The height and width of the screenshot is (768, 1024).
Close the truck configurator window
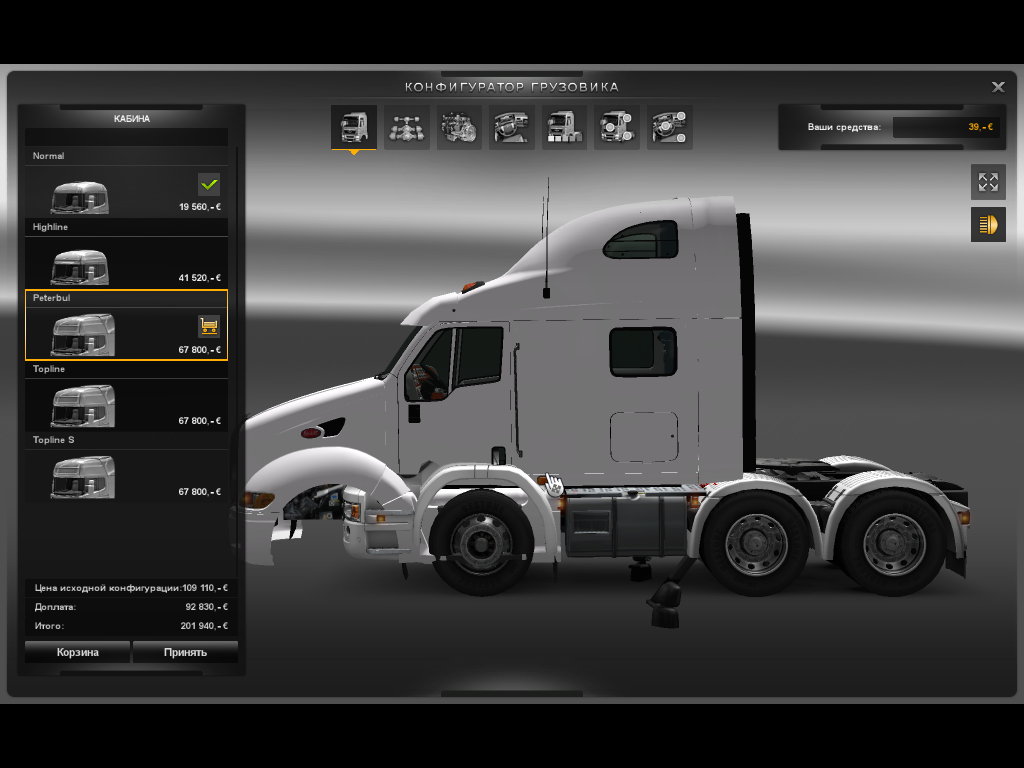tap(998, 87)
